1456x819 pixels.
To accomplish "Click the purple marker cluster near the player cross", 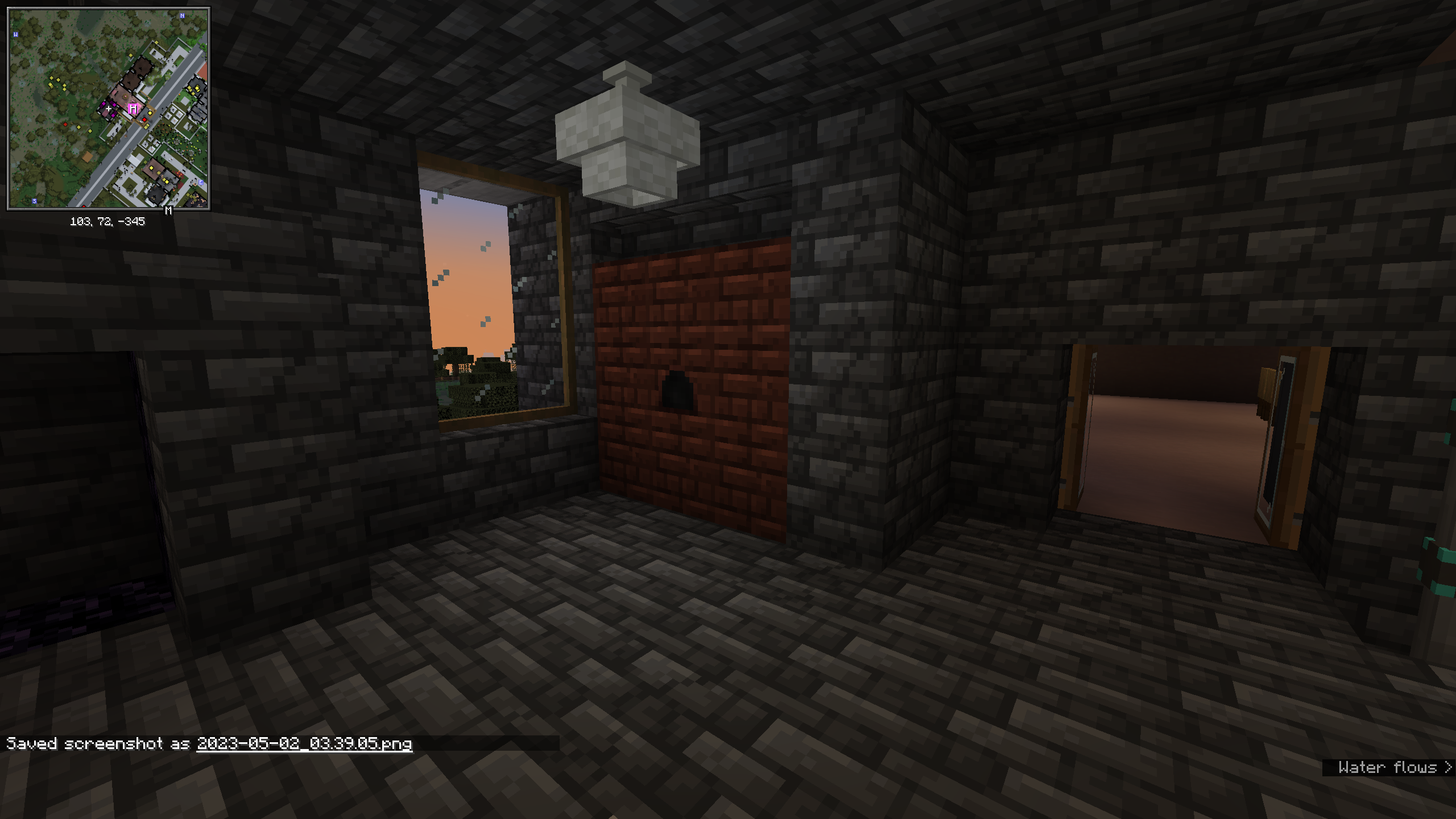I will (x=114, y=105).
